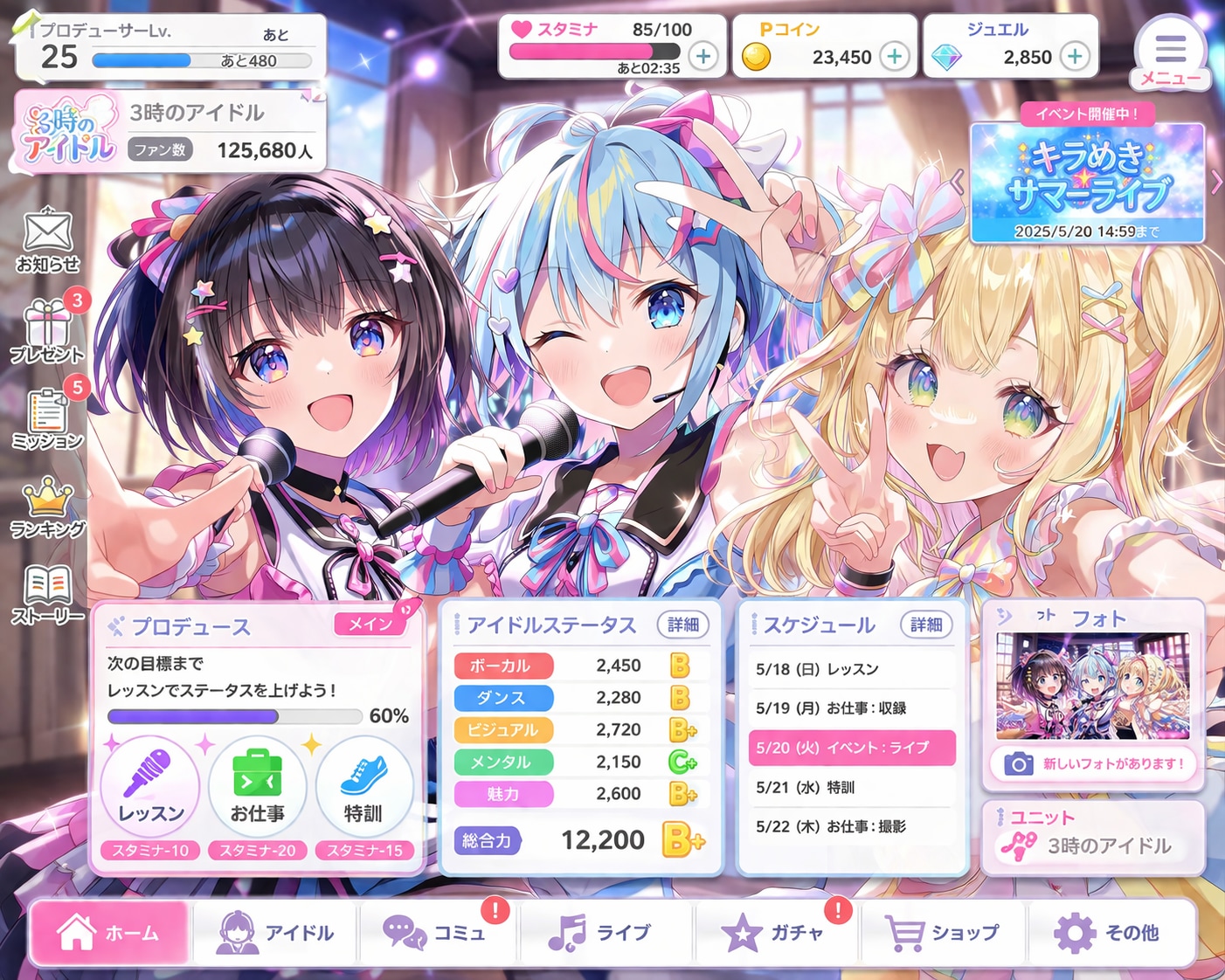Open the ストーリー book icon
Screen dimensions: 1225x980
tap(48, 587)
